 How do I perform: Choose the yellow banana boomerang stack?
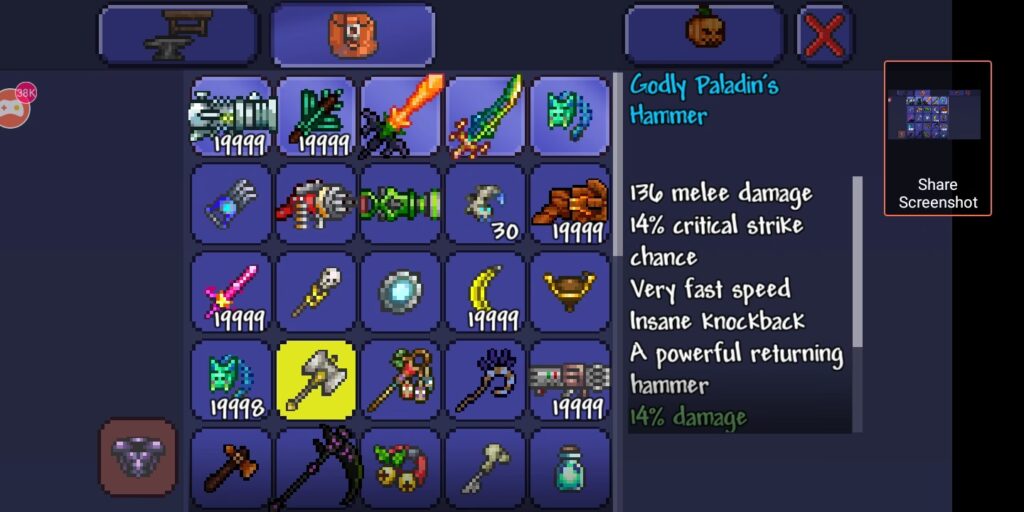(x=485, y=292)
